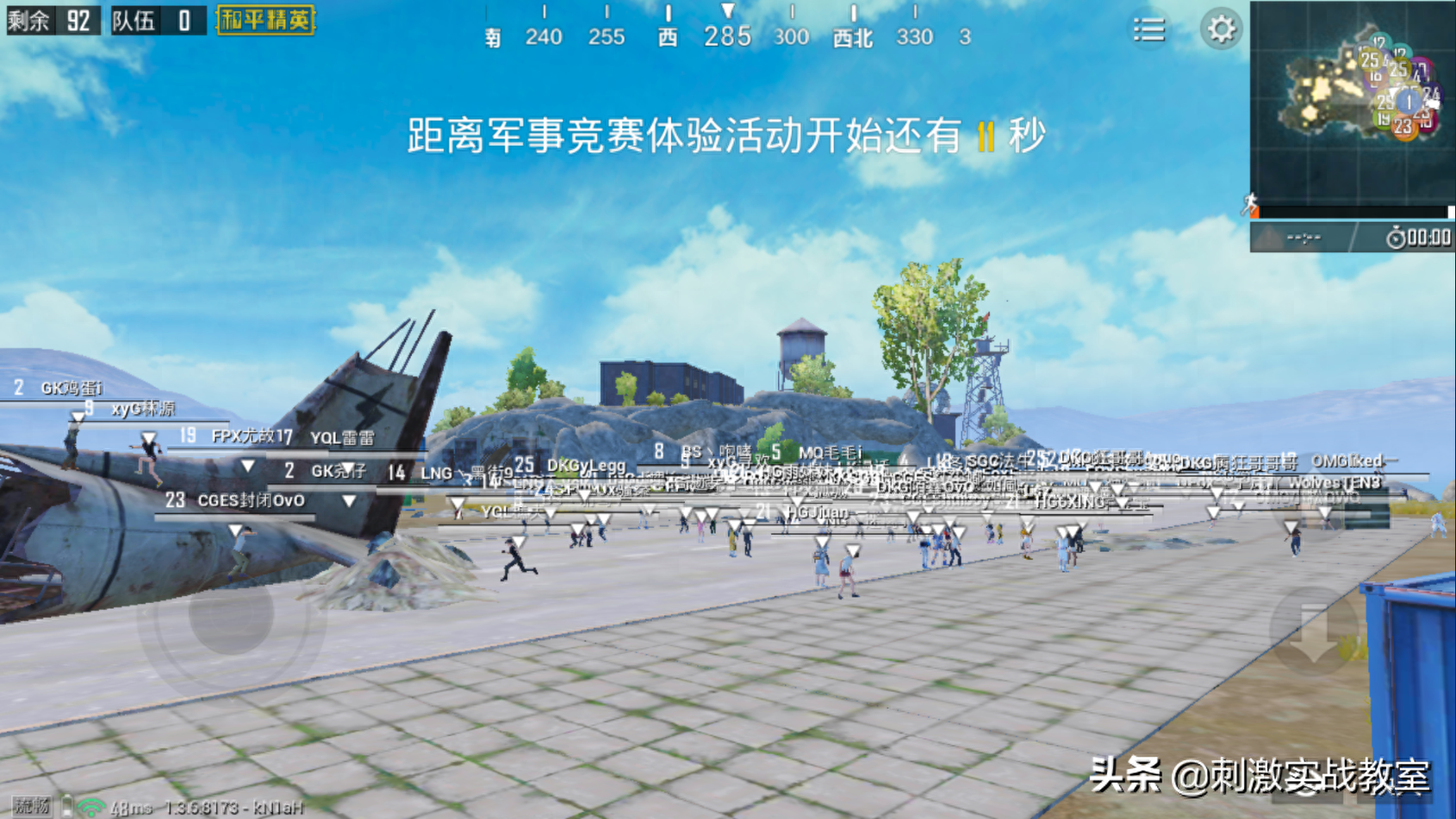Click the orange health bar under the minimap
Viewport: 1456px width, 819px height.
coord(1254,211)
